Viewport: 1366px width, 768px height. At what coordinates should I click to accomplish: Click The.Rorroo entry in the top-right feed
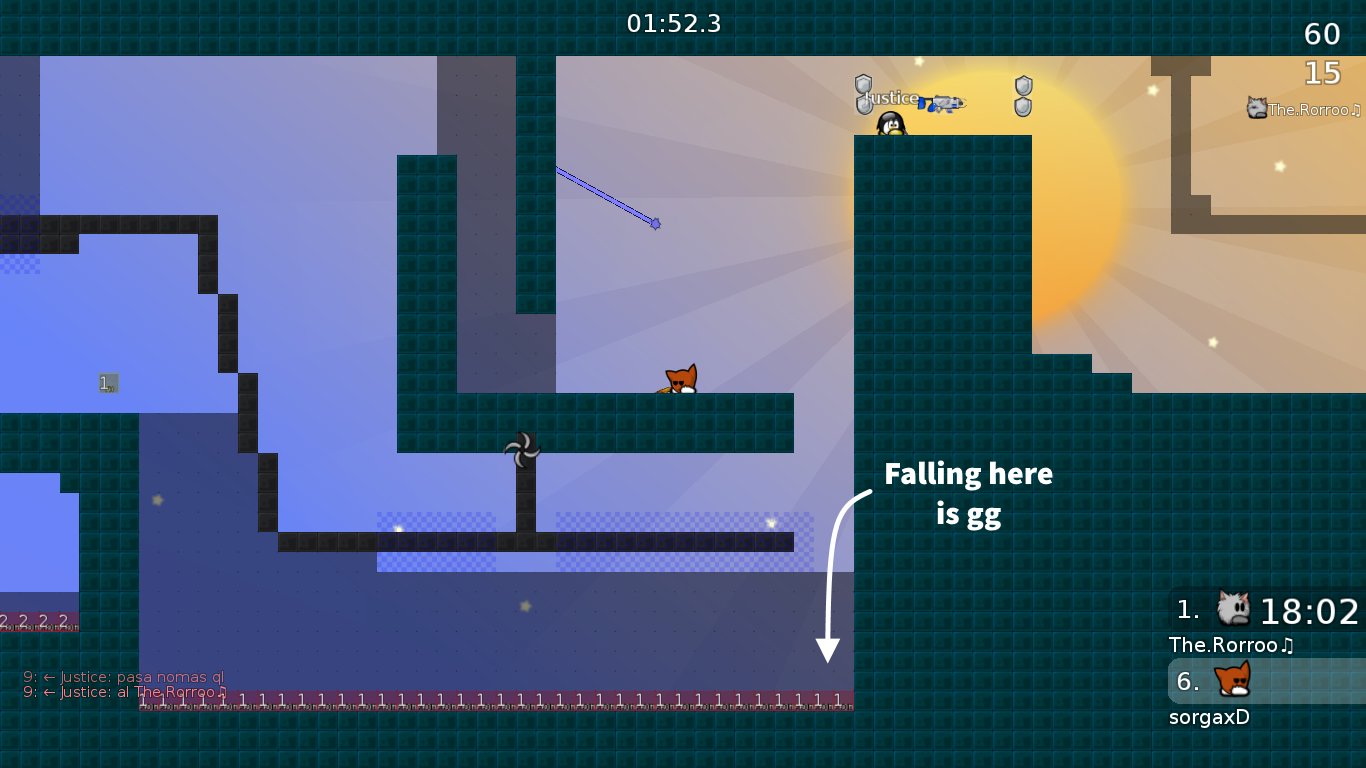(x=1304, y=109)
